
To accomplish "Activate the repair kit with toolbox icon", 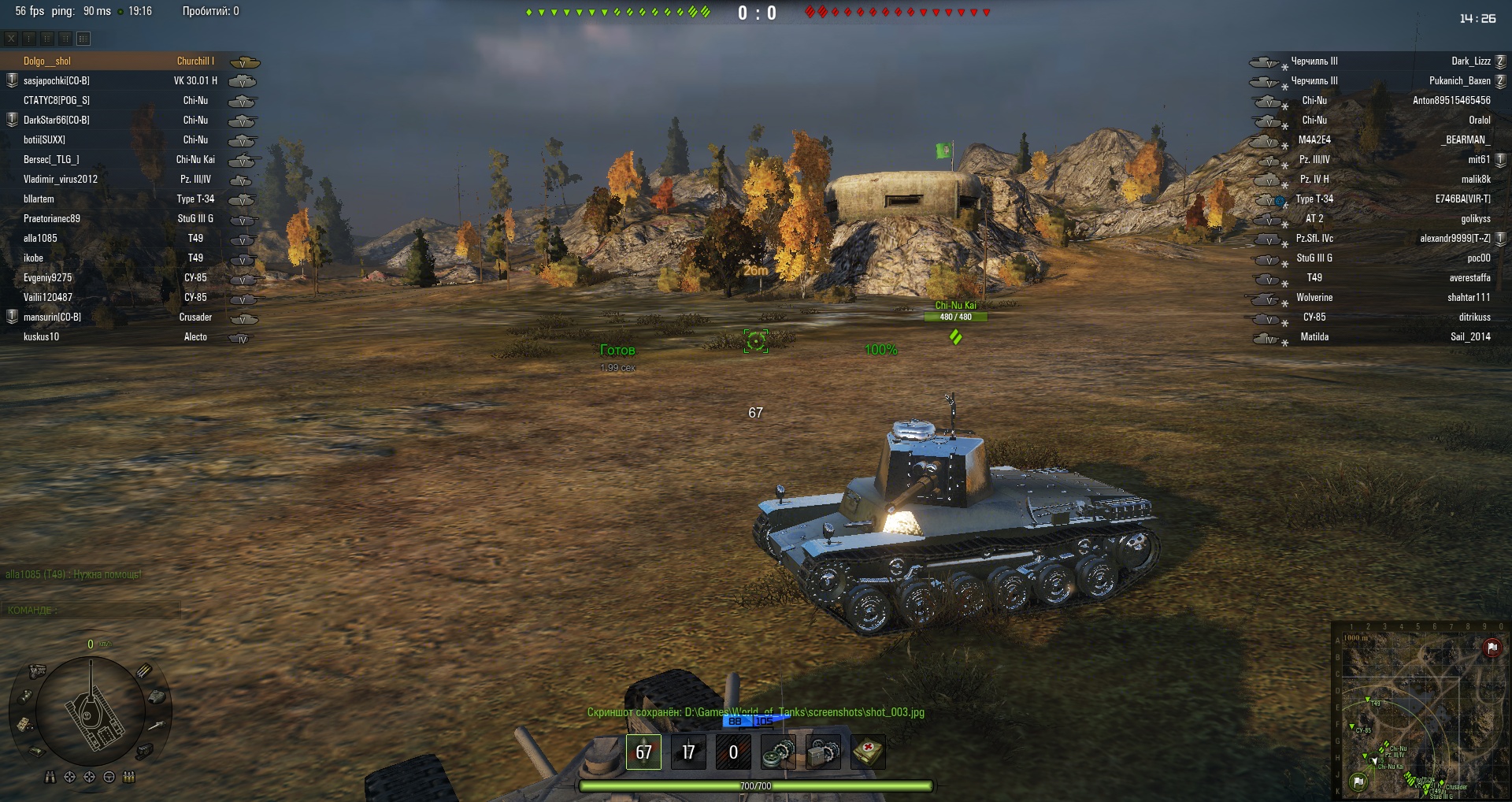I will pos(824,752).
